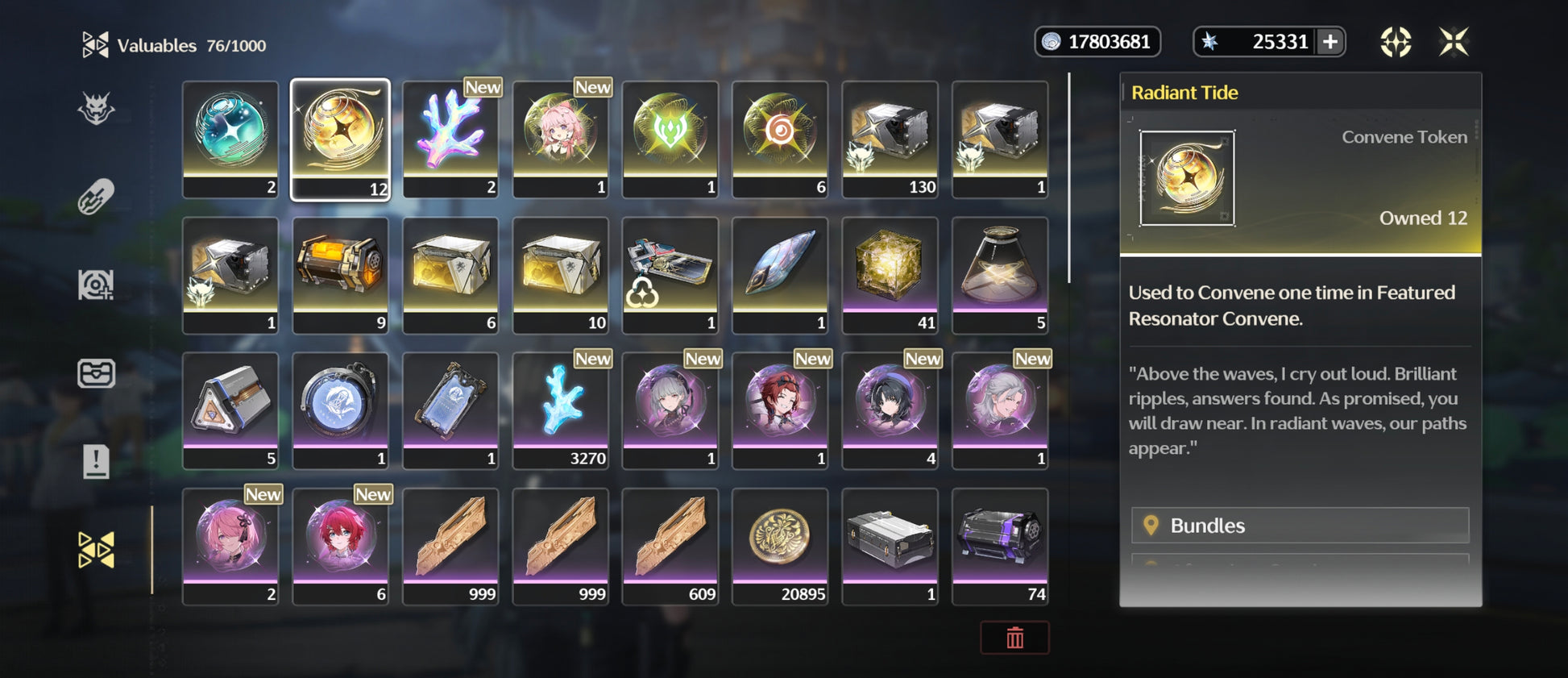Click the circular crosshair icon beside the close button

[1396, 42]
